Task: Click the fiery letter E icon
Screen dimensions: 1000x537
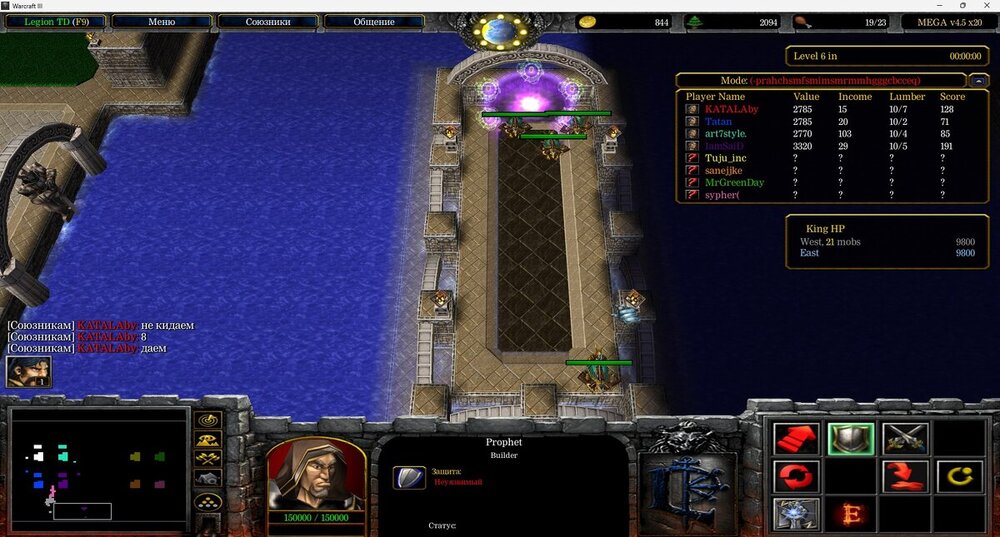Action: tap(851, 514)
